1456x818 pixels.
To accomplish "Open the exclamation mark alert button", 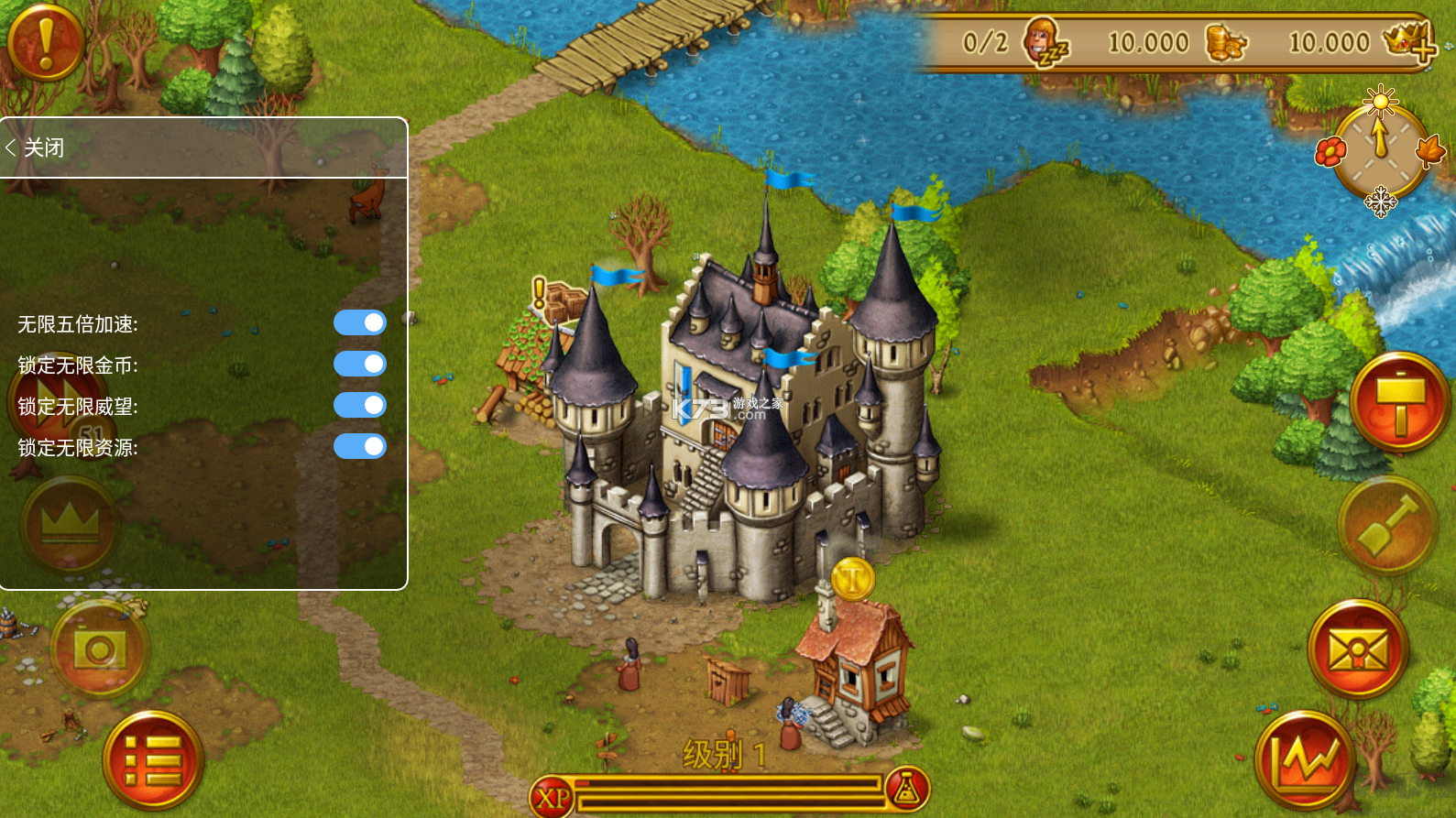I will coord(45,41).
